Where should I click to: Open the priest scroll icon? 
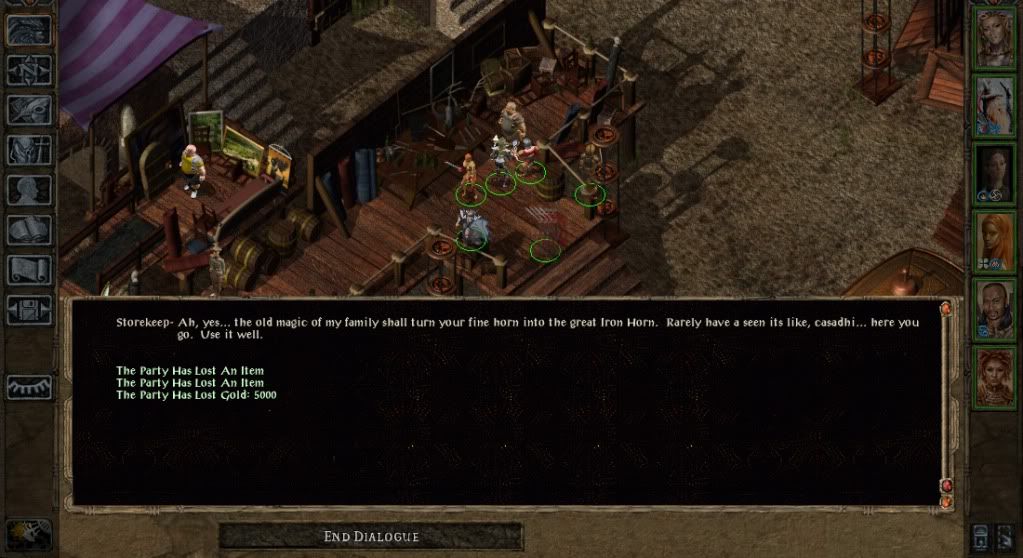tap(30, 270)
